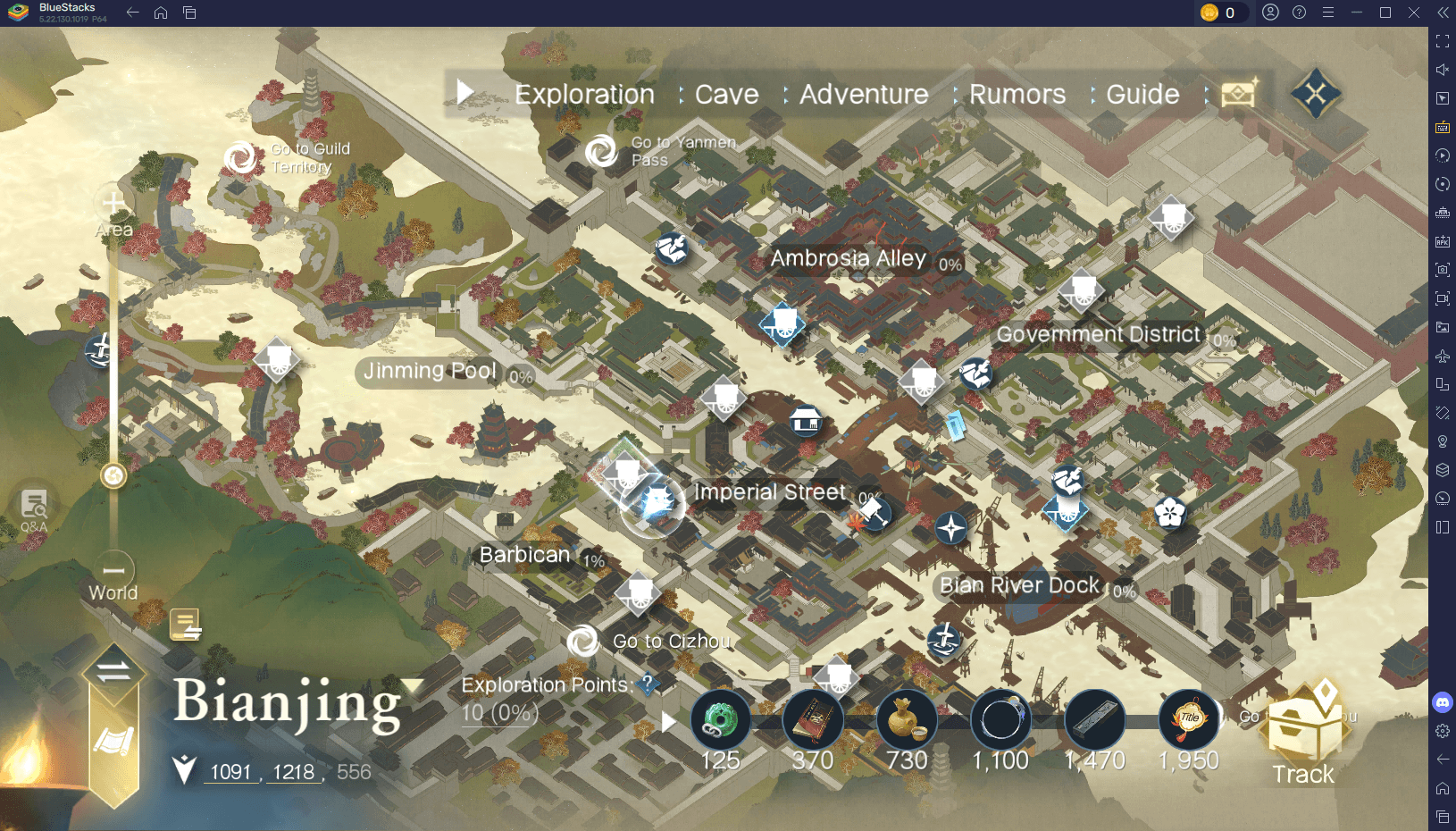Open the Bianjing region dropdown
Screen dimensions: 1456x831
coord(413,686)
